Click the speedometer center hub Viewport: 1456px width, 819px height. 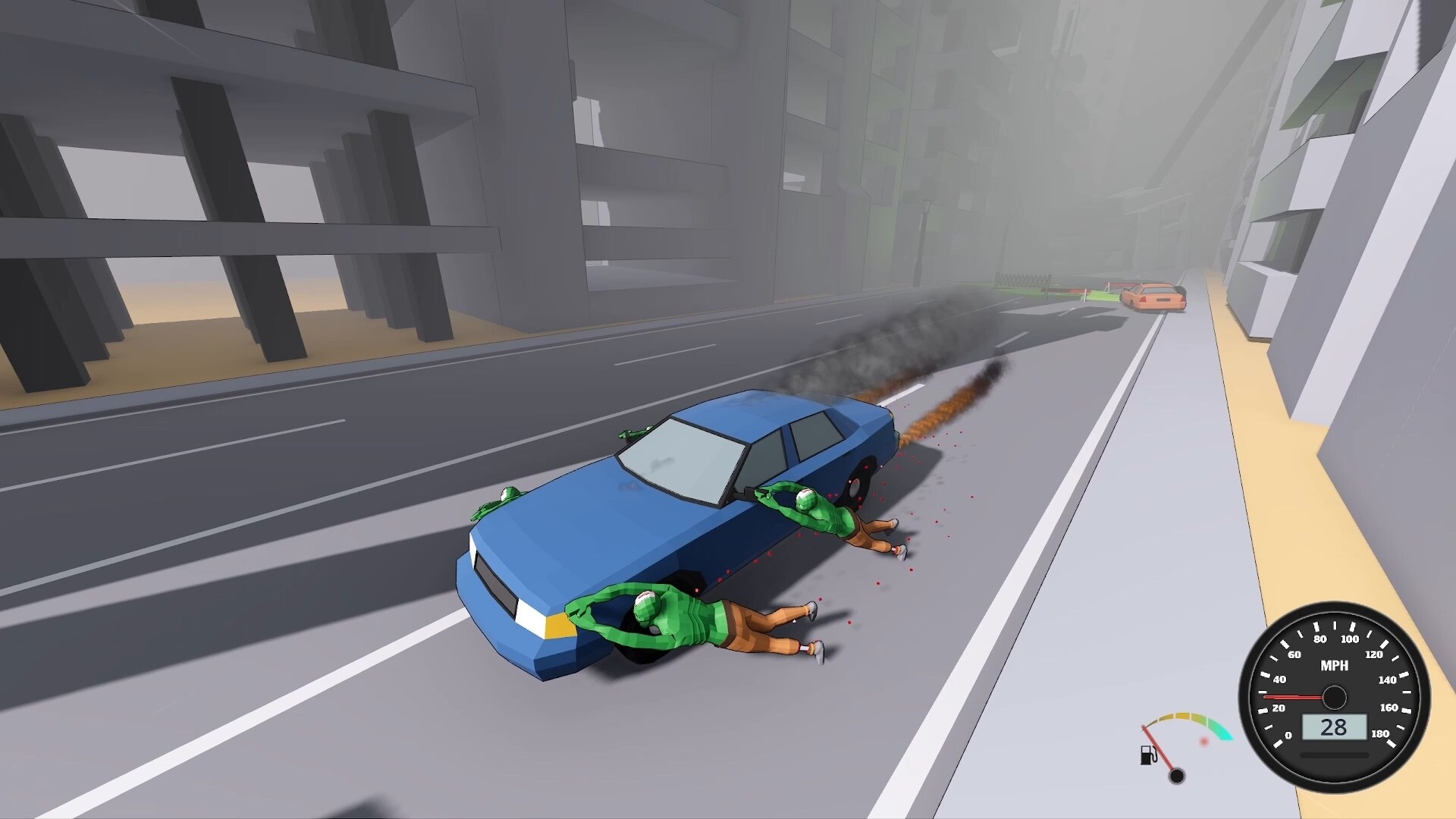coord(1334,696)
